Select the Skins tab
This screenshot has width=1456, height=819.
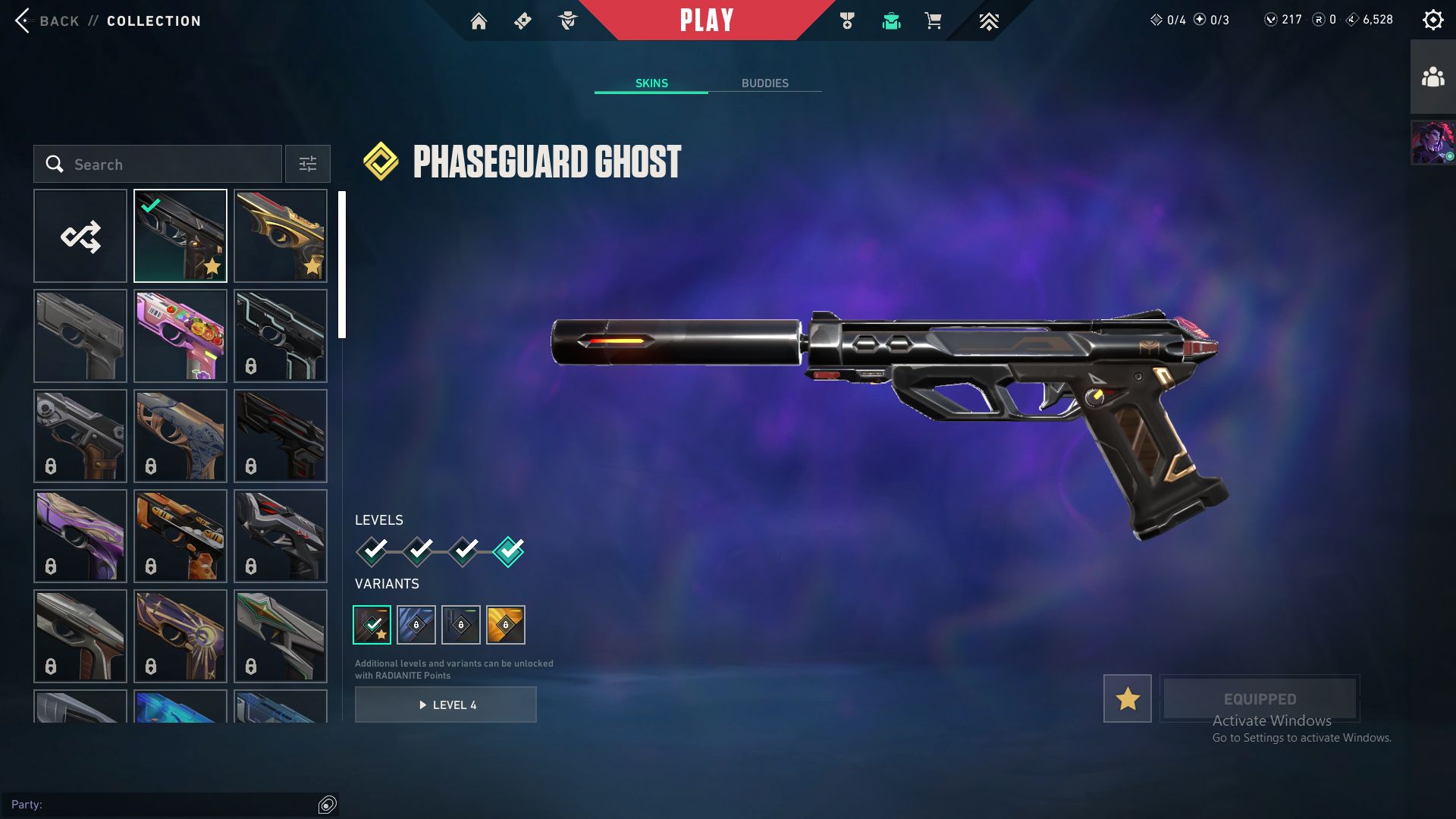[x=651, y=83]
